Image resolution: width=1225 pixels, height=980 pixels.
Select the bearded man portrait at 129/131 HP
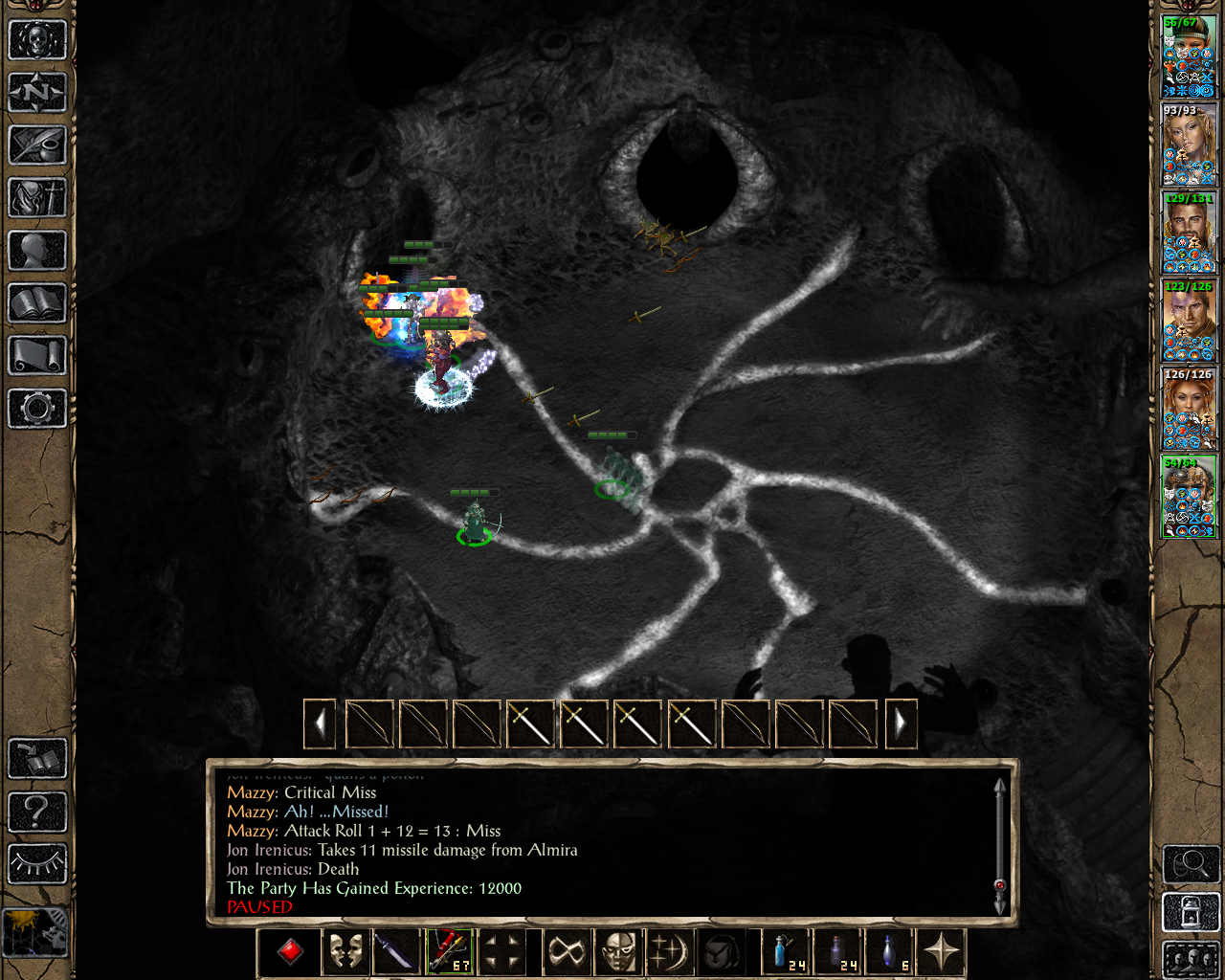click(1189, 233)
